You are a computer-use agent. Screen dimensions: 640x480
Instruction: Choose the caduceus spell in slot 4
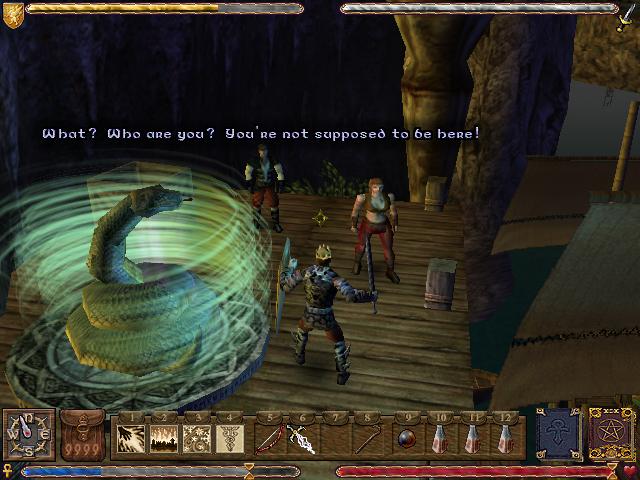click(229, 438)
